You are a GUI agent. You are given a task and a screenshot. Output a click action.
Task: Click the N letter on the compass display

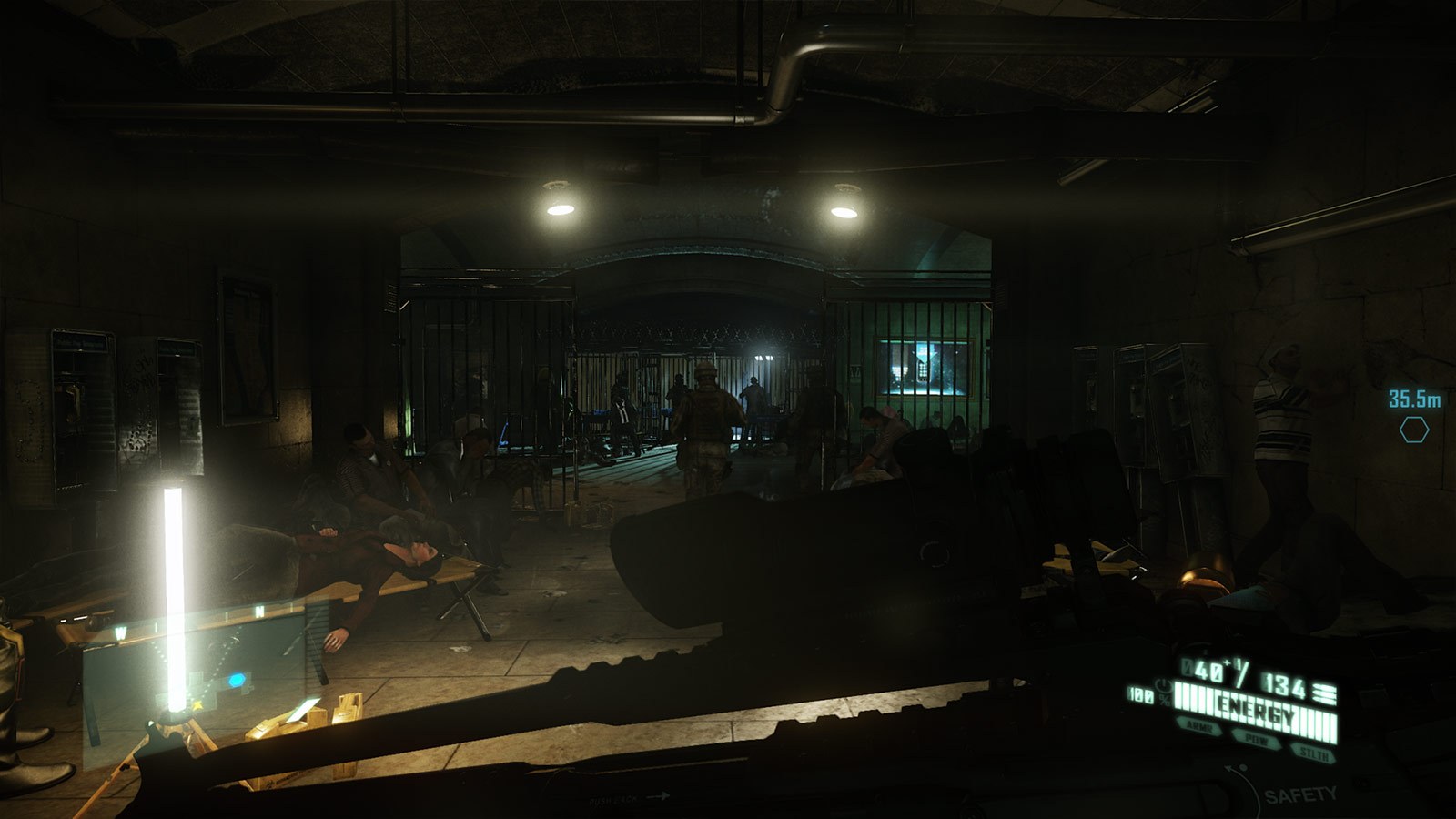point(259,610)
